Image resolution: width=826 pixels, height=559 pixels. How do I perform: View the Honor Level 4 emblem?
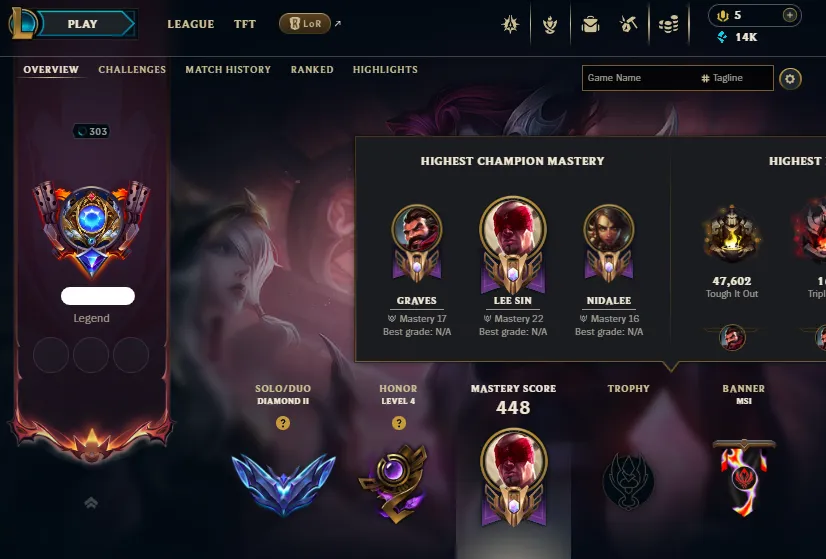(x=399, y=477)
